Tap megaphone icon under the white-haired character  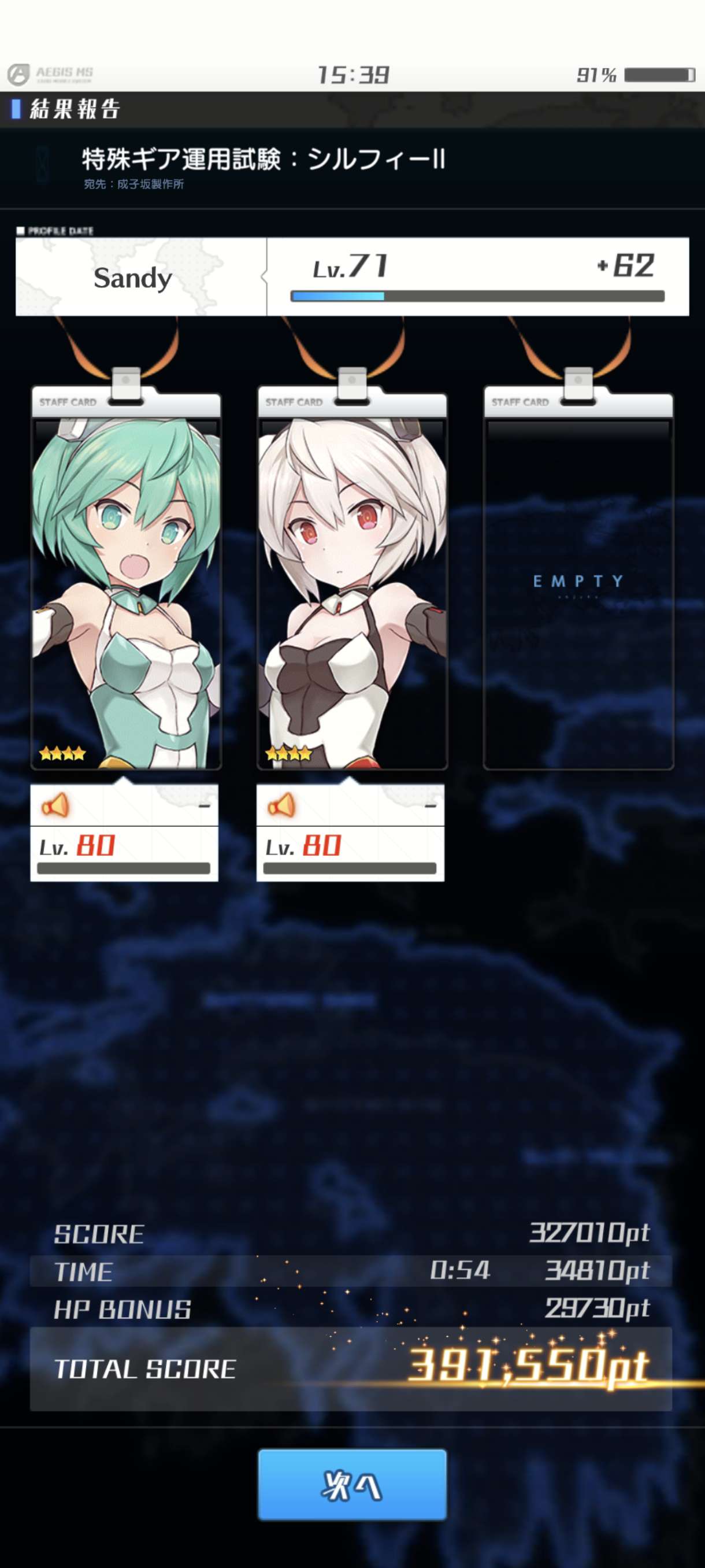click(x=281, y=805)
